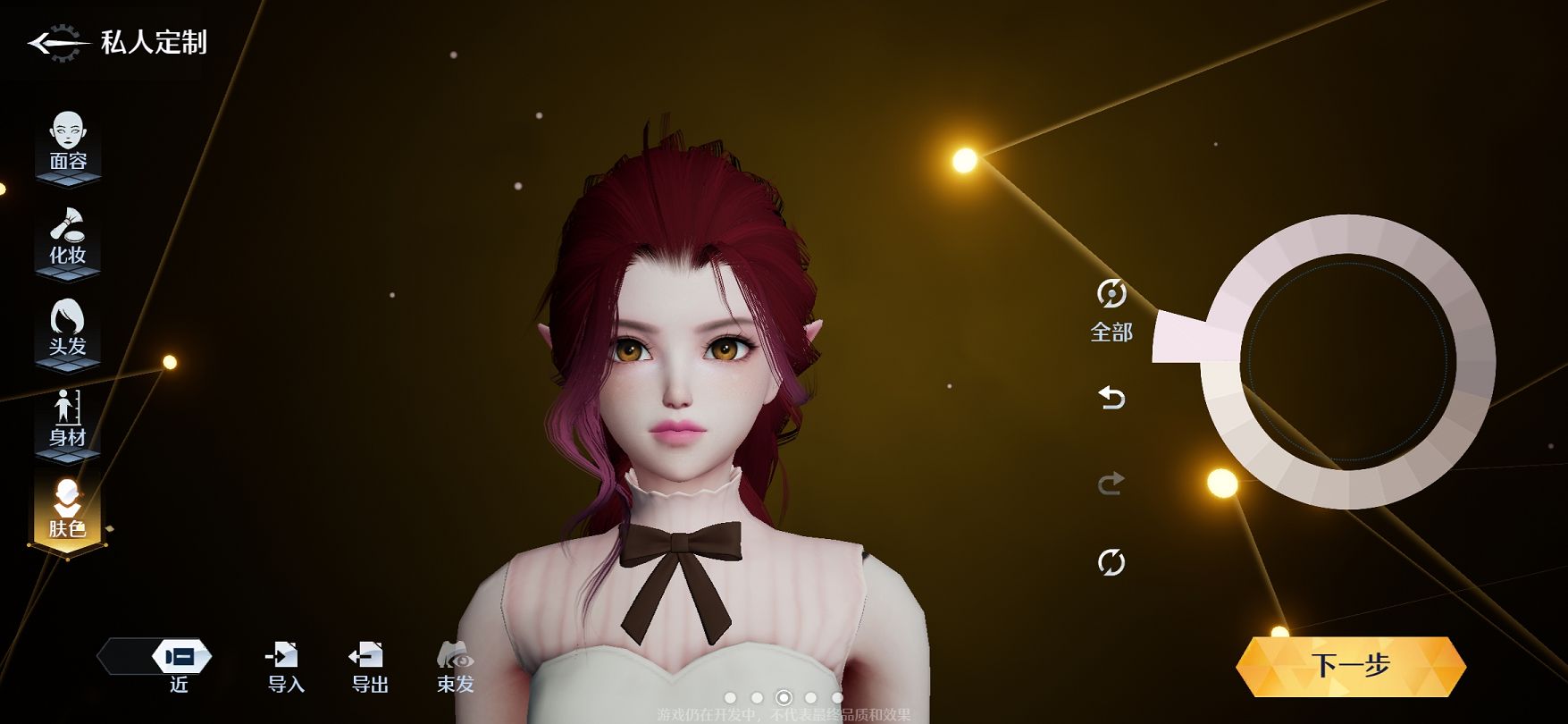
Task: Click the circular refresh arrows icon
Action: click(x=1111, y=562)
